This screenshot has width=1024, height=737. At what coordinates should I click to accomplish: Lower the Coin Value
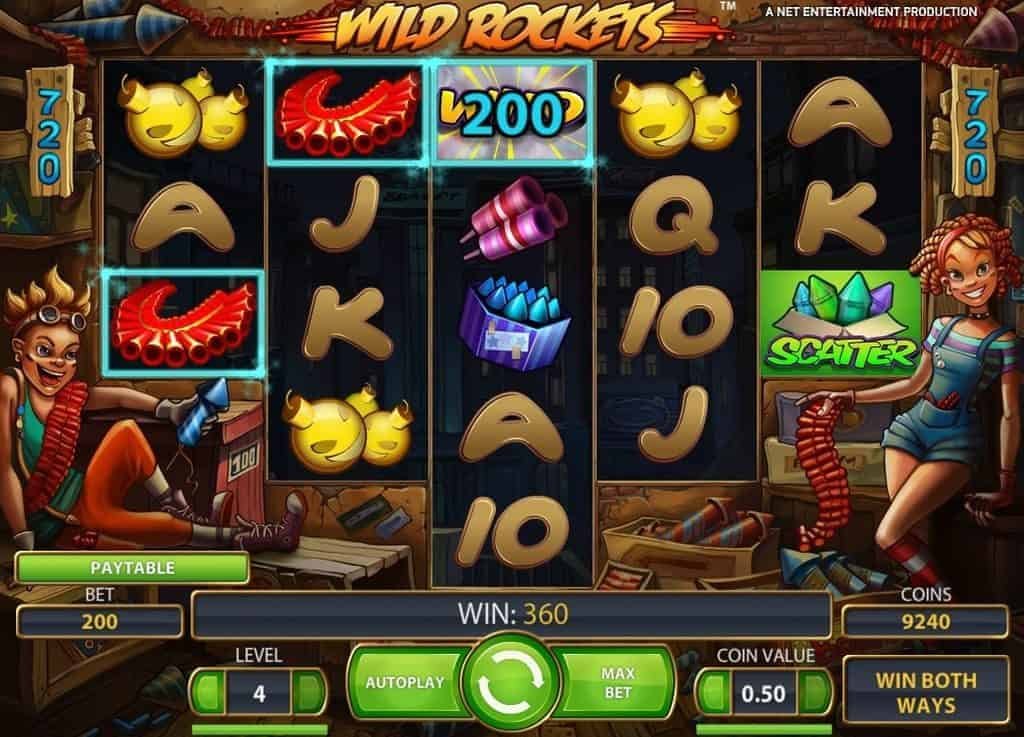tap(712, 692)
